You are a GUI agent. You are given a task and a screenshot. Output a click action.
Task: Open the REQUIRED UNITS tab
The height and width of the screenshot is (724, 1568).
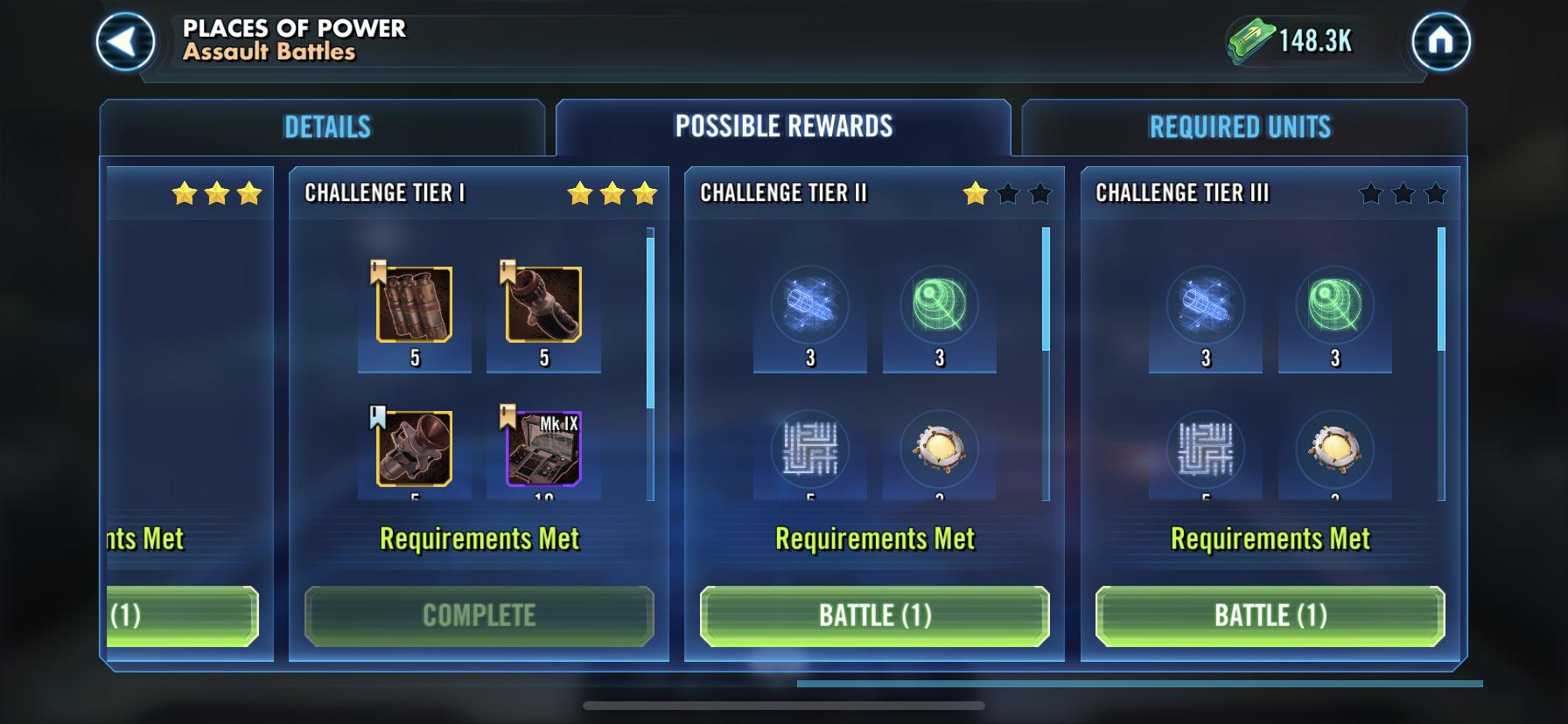pyautogui.click(x=1242, y=125)
